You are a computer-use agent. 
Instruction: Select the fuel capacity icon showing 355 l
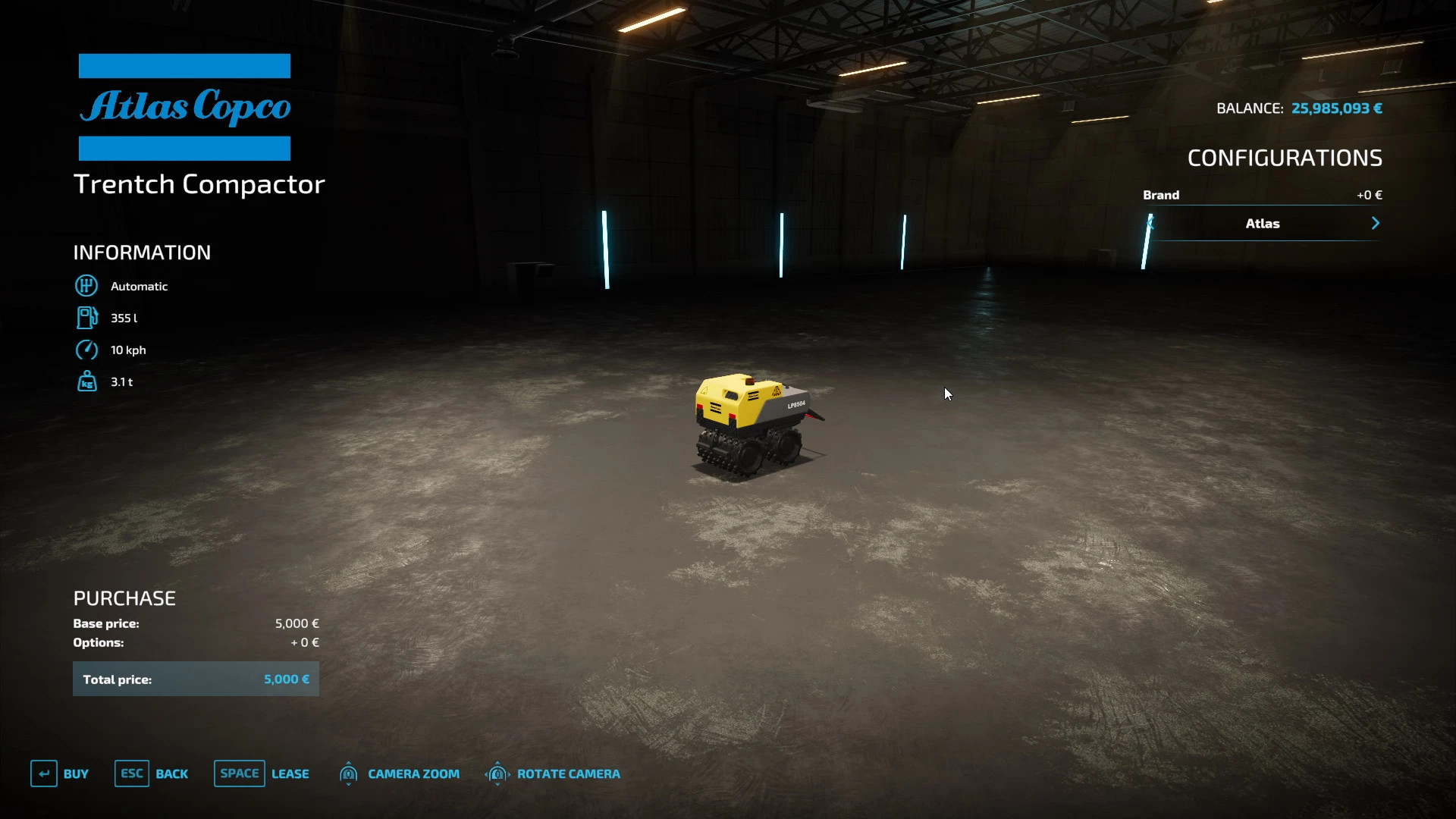(x=86, y=318)
